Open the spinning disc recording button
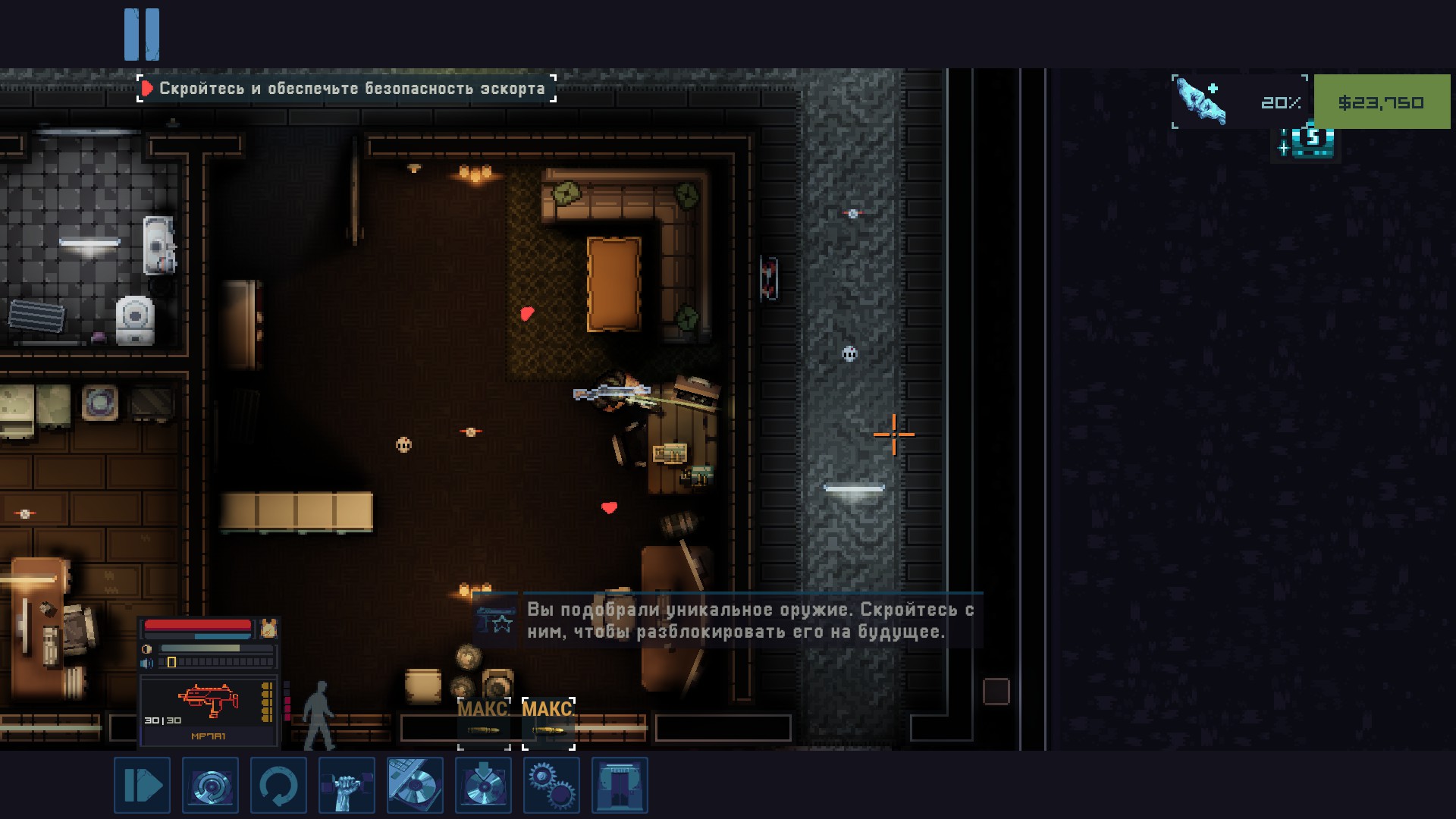Screen dimensions: 1456x819 (x=210, y=785)
